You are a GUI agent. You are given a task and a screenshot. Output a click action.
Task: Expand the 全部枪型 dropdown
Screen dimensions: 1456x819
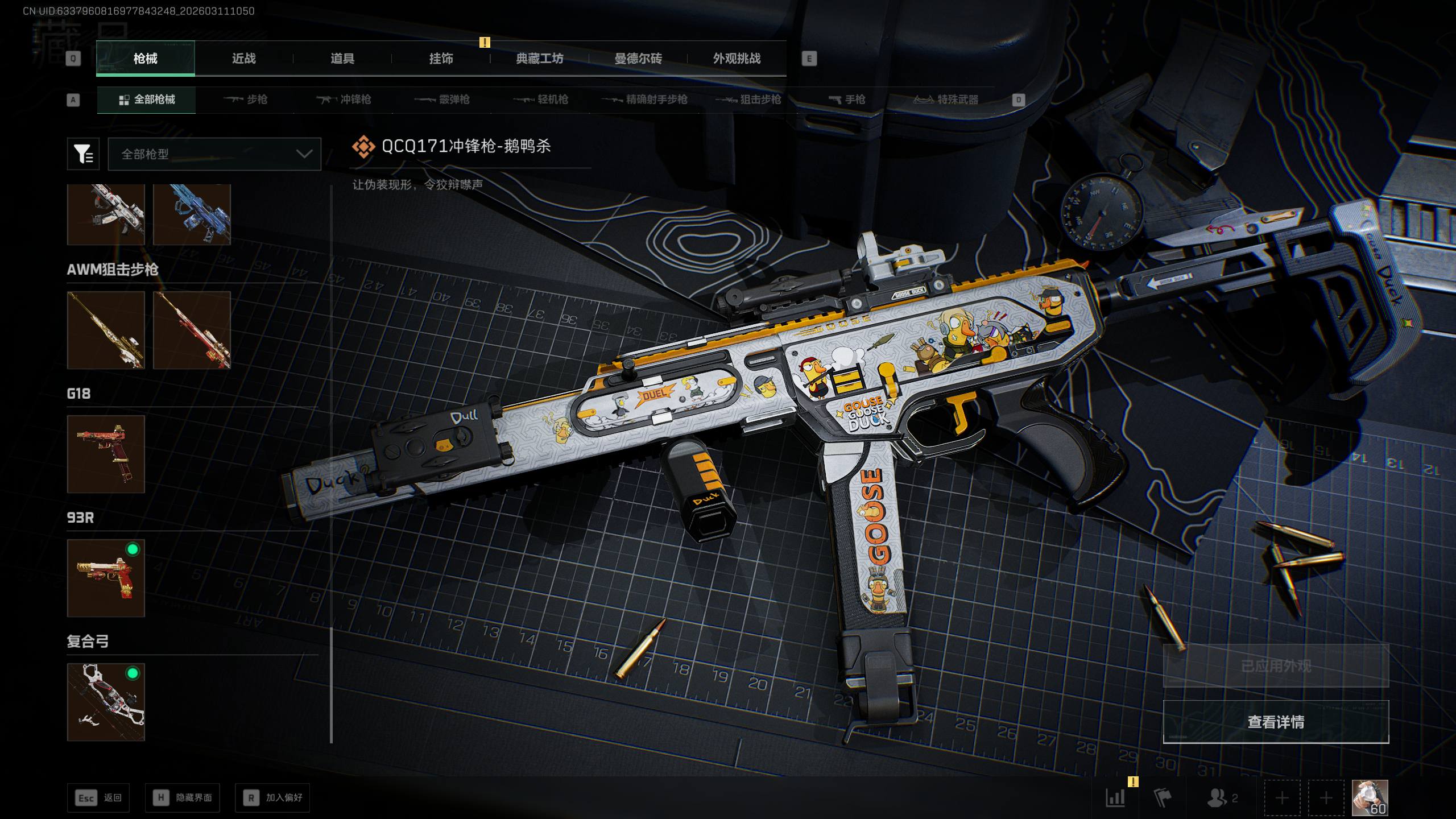214,154
